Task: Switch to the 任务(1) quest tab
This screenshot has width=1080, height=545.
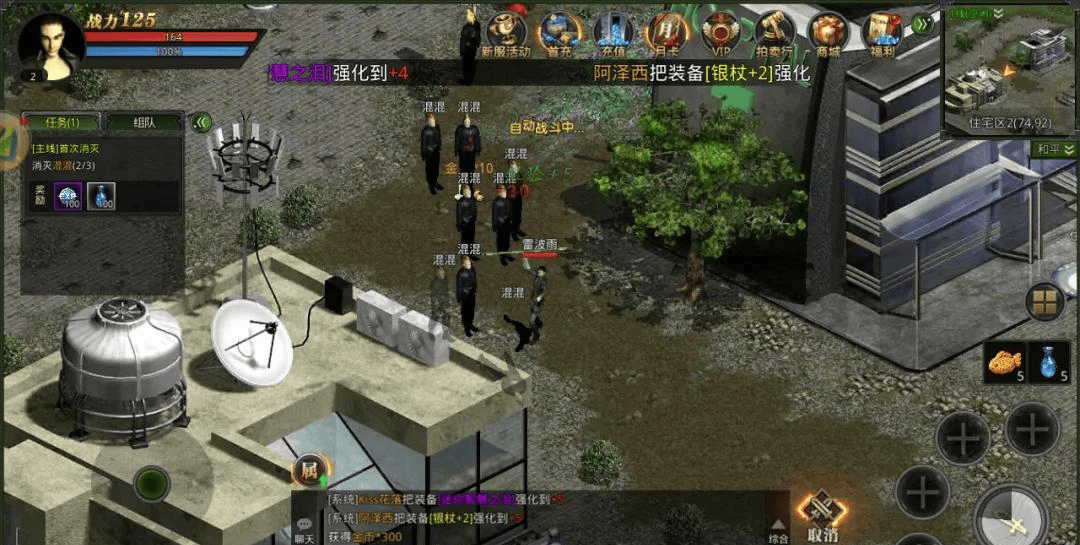Action: coord(60,122)
